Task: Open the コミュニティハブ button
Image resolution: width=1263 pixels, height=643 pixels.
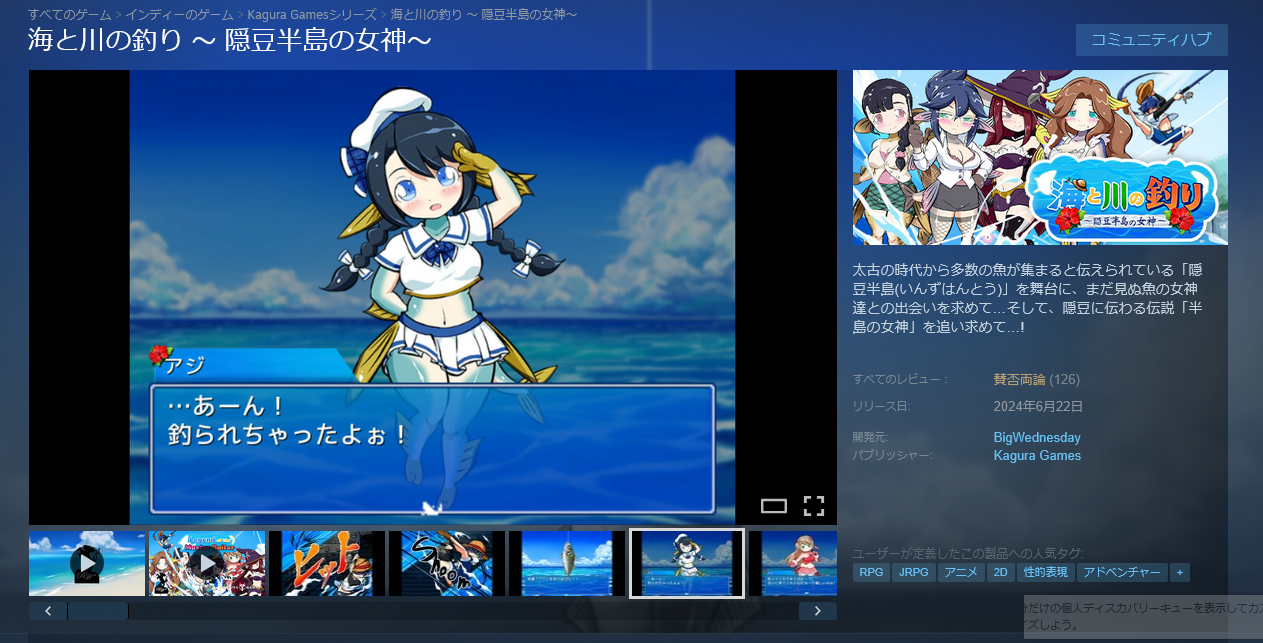Action: (x=1151, y=40)
